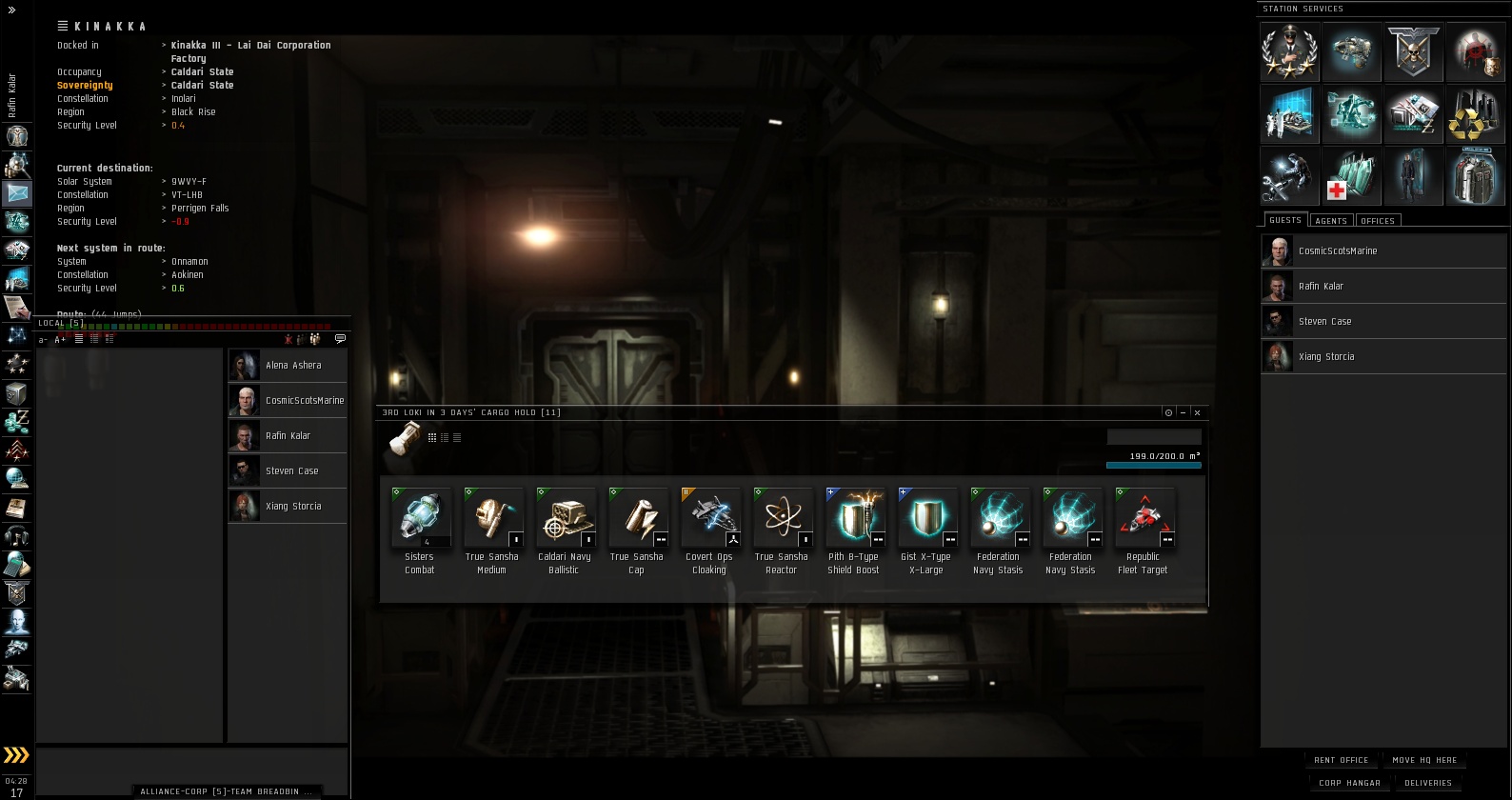The width and height of the screenshot is (1512, 800).
Task: Open the Offices tab
Action: [1377, 221]
